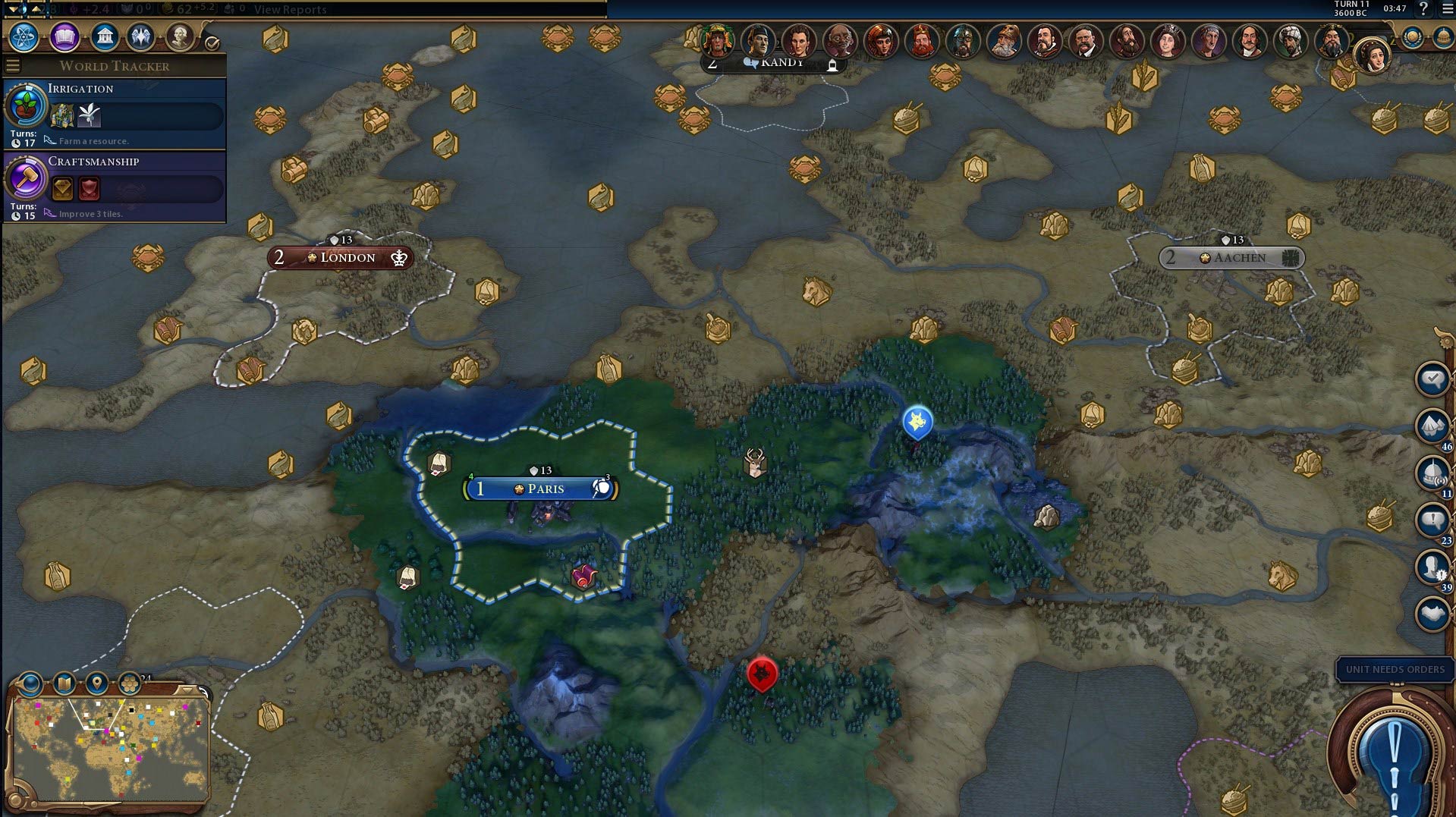Open the Civics tree (book icon)
Image resolution: width=1456 pixels, height=817 pixels.
click(64, 36)
